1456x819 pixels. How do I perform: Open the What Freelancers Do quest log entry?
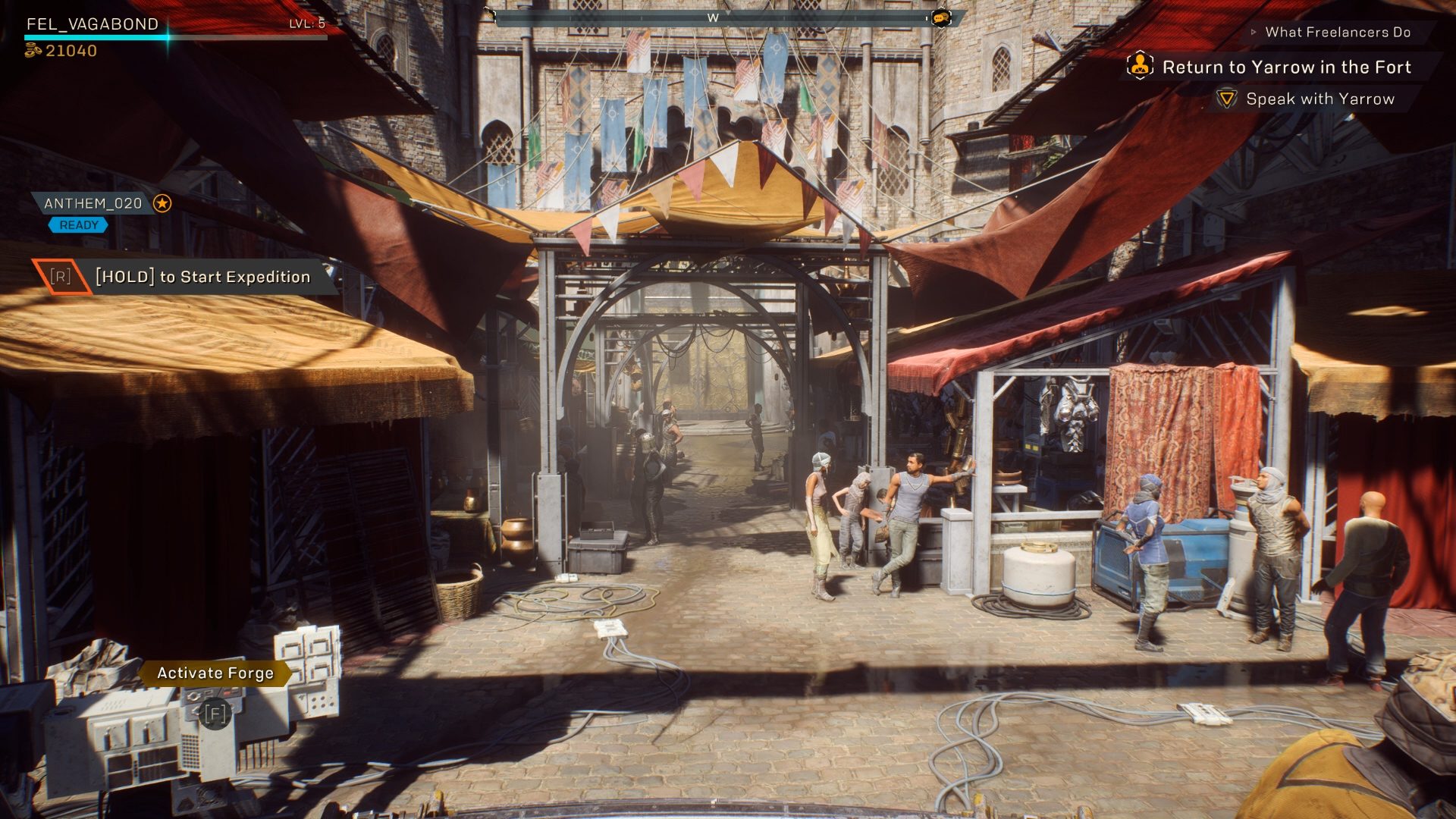(x=1339, y=33)
